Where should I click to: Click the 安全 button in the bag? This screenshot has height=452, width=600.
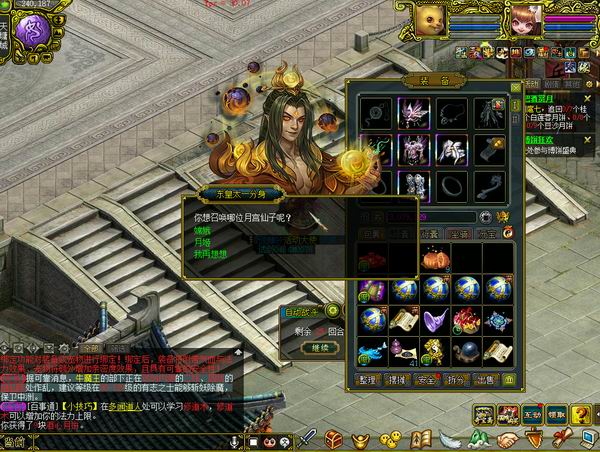pyautogui.click(x=426, y=380)
